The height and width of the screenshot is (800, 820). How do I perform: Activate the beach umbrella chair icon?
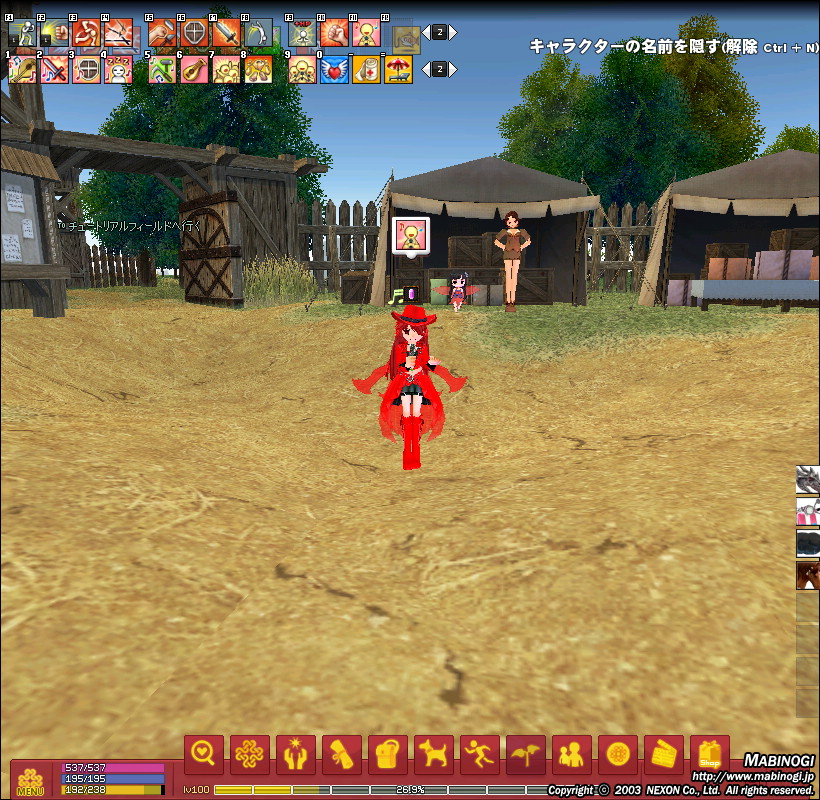(398, 69)
